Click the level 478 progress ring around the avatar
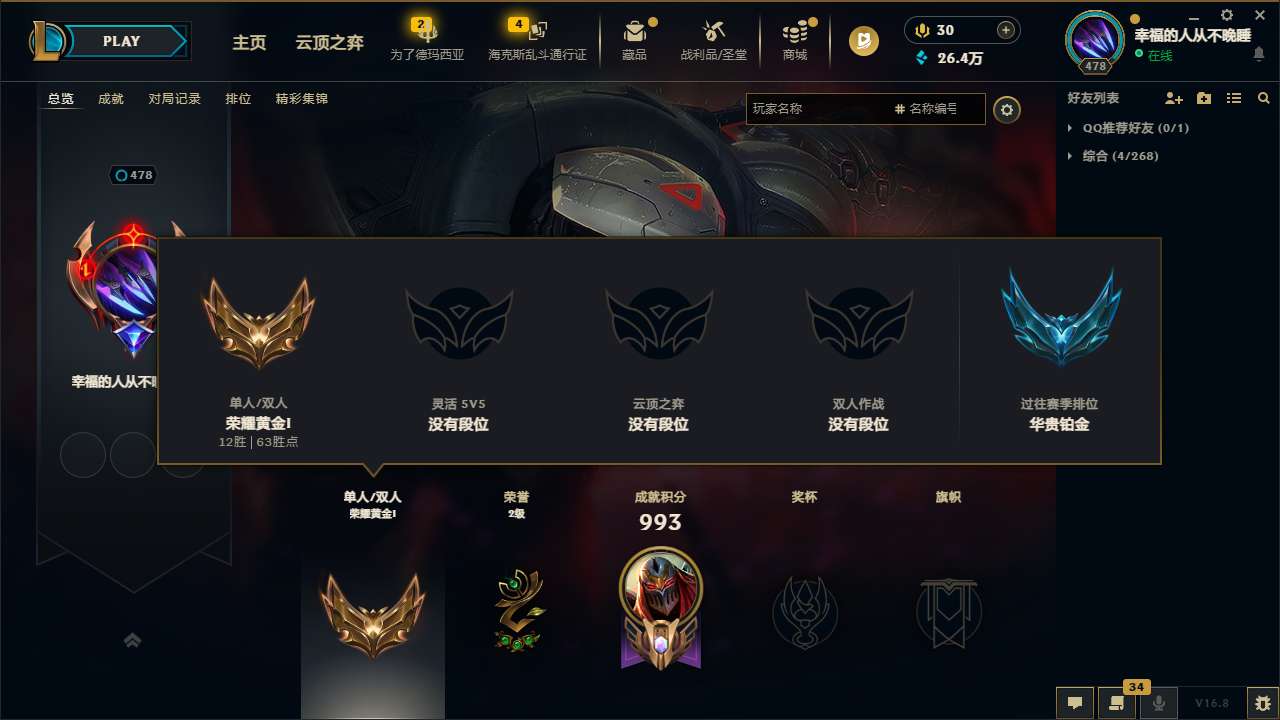The width and height of the screenshot is (1280, 720). [1094, 64]
